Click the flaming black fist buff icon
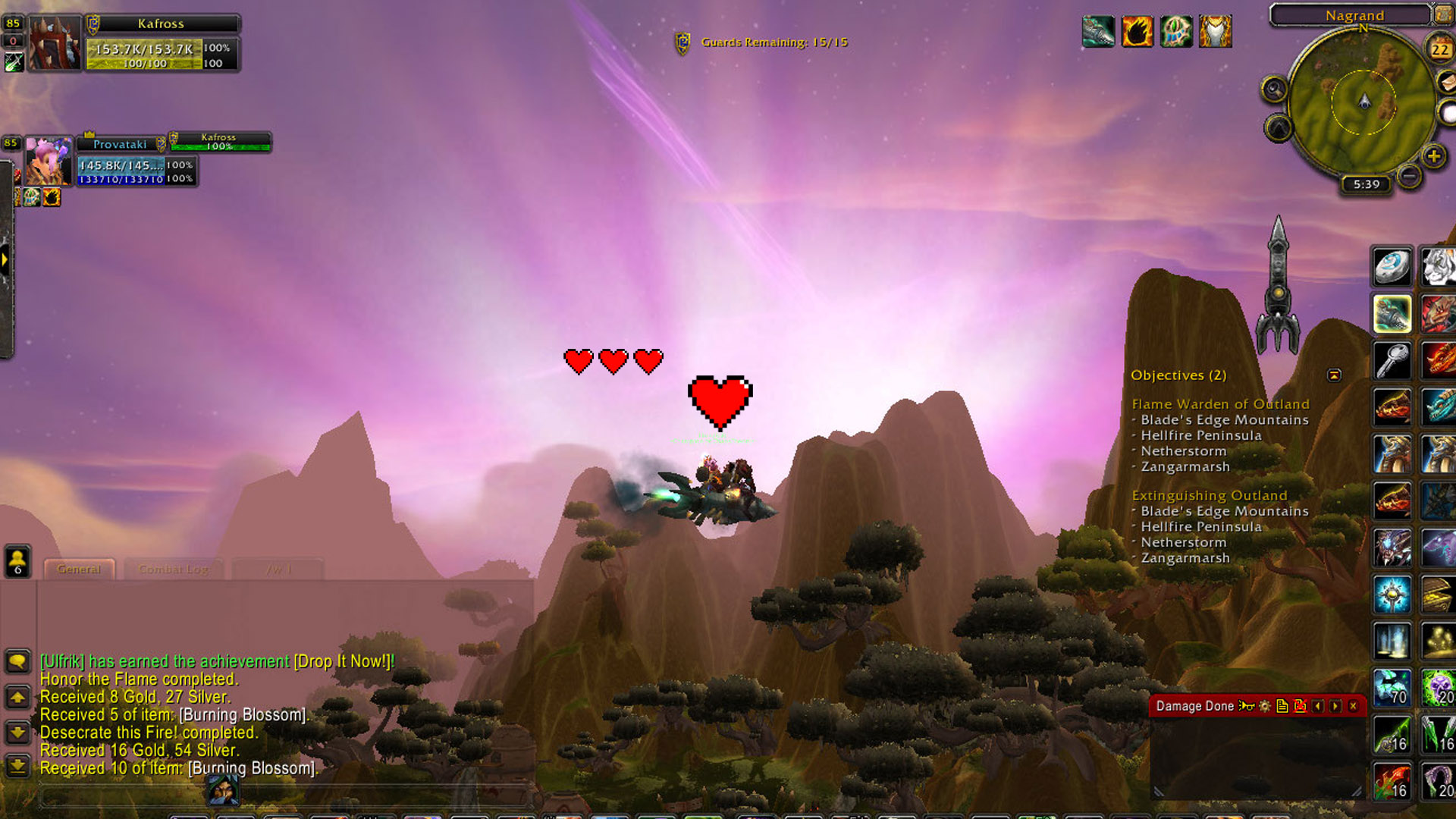The width and height of the screenshot is (1456, 819). point(1137,32)
